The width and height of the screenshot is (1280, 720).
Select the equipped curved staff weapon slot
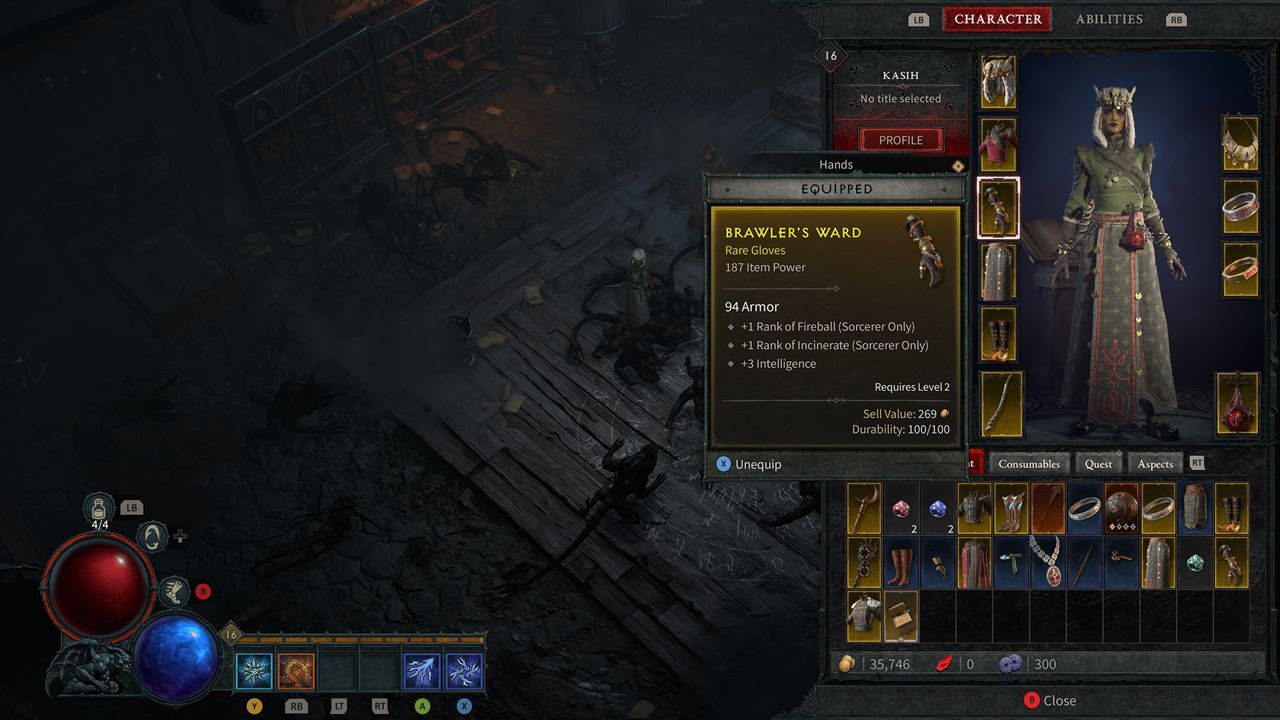[1001, 403]
